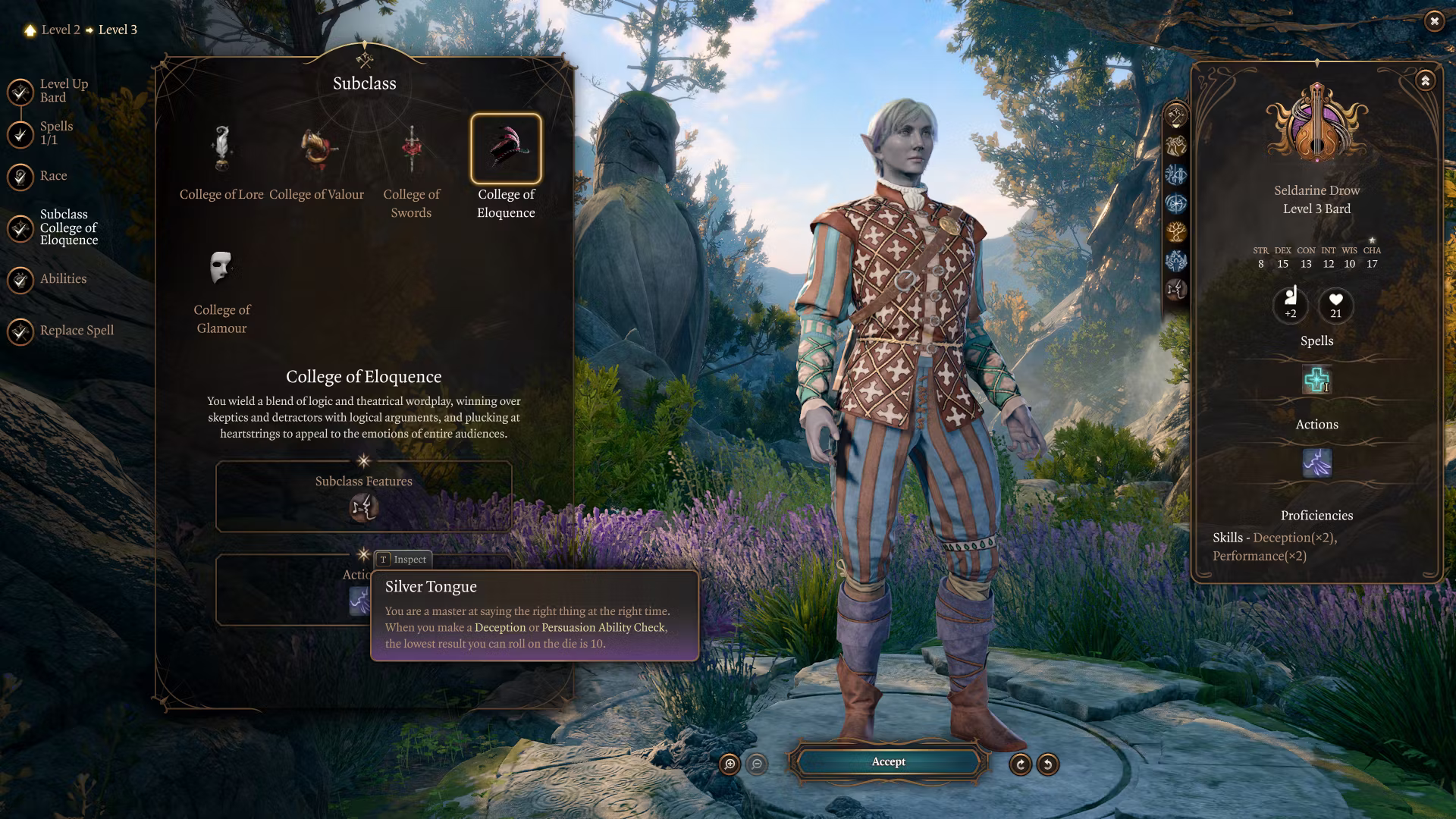Inspect the Subclass Features icon
The image size is (1456, 819).
point(363,507)
